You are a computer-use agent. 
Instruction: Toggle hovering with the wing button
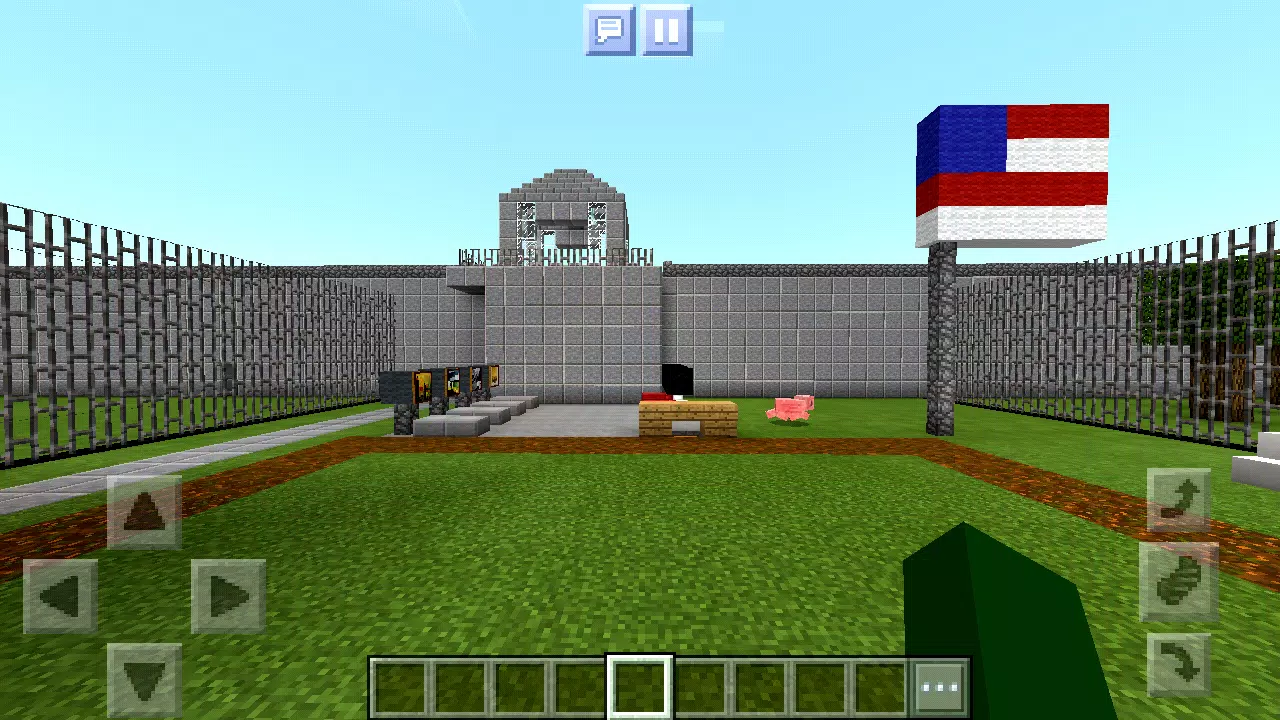click(x=1178, y=579)
